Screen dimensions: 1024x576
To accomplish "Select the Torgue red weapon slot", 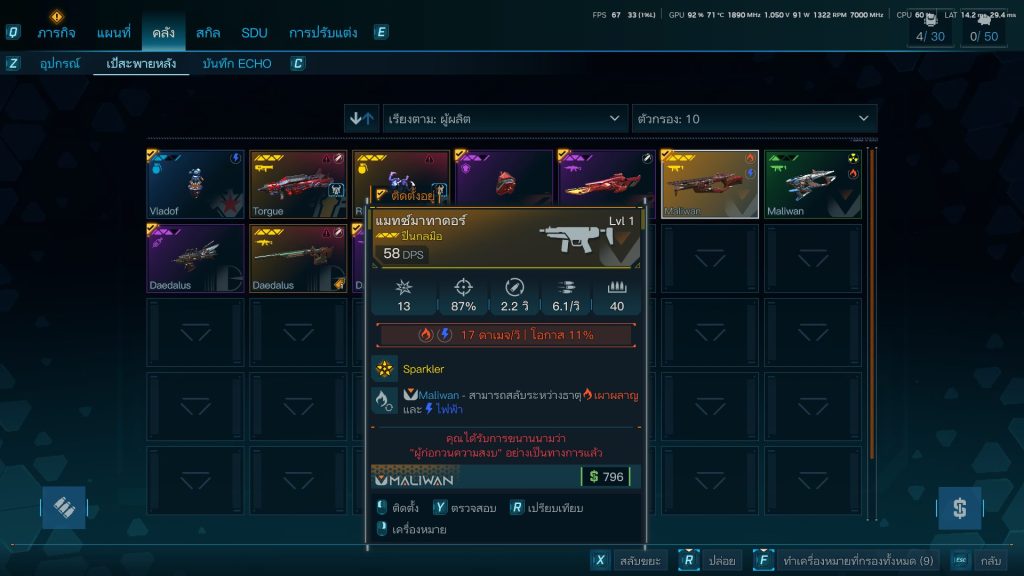I will (x=299, y=184).
